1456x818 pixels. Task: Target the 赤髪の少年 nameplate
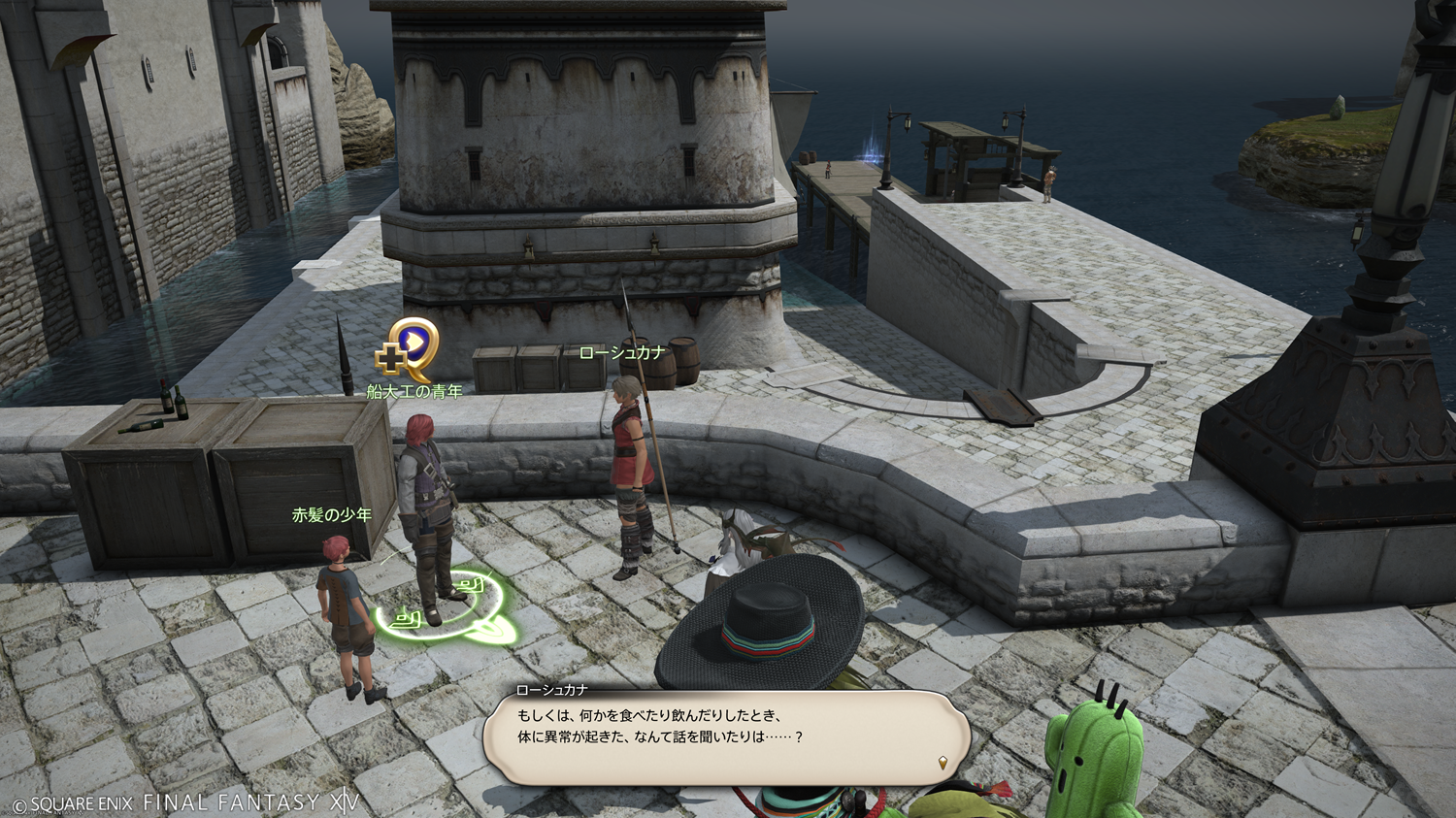coord(332,515)
